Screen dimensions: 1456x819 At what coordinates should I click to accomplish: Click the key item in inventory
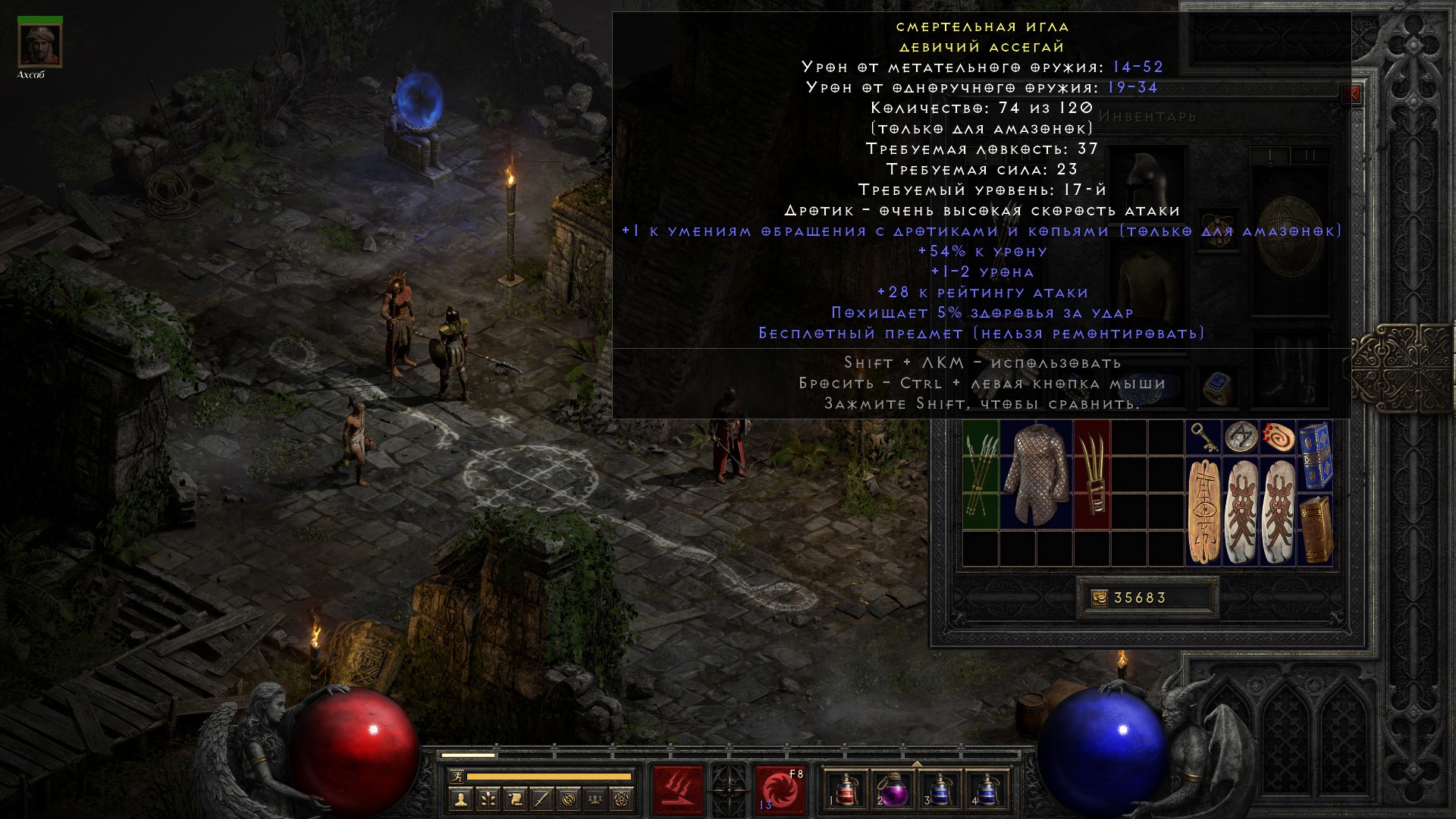(x=1203, y=437)
